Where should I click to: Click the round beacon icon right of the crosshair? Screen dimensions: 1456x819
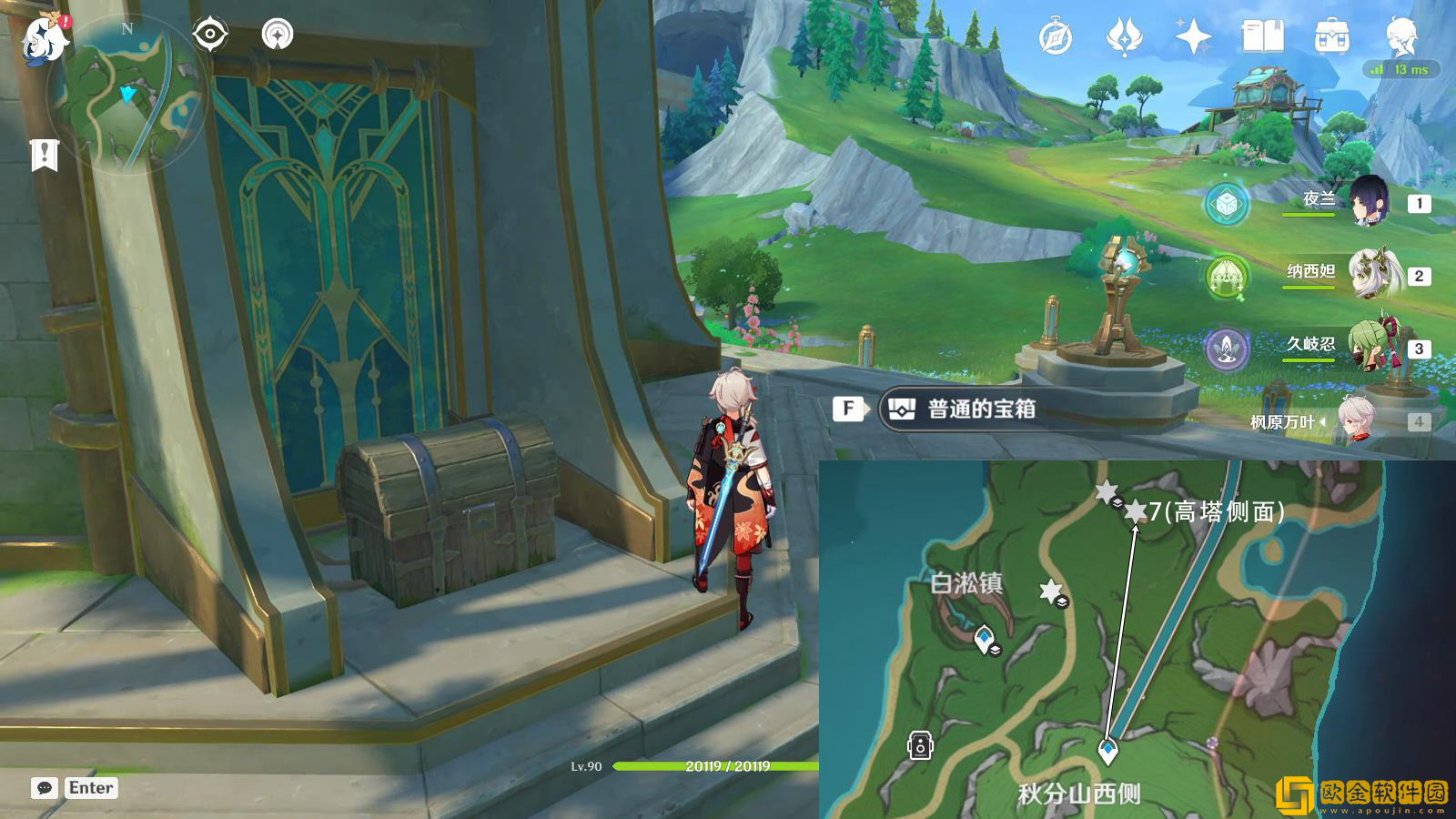pyautogui.click(x=278, y=35)
